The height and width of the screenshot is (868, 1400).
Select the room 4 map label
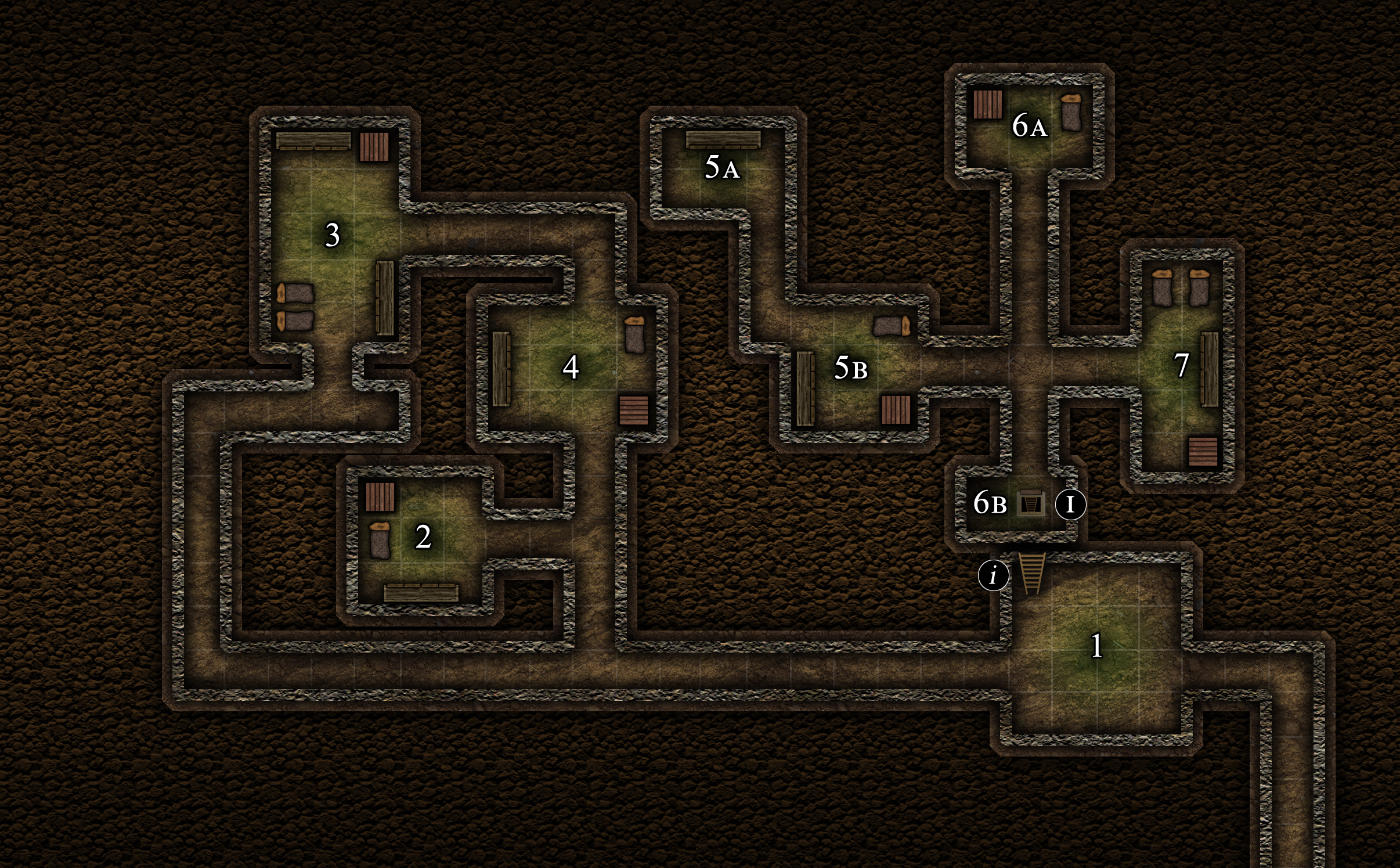coord(571,367)
